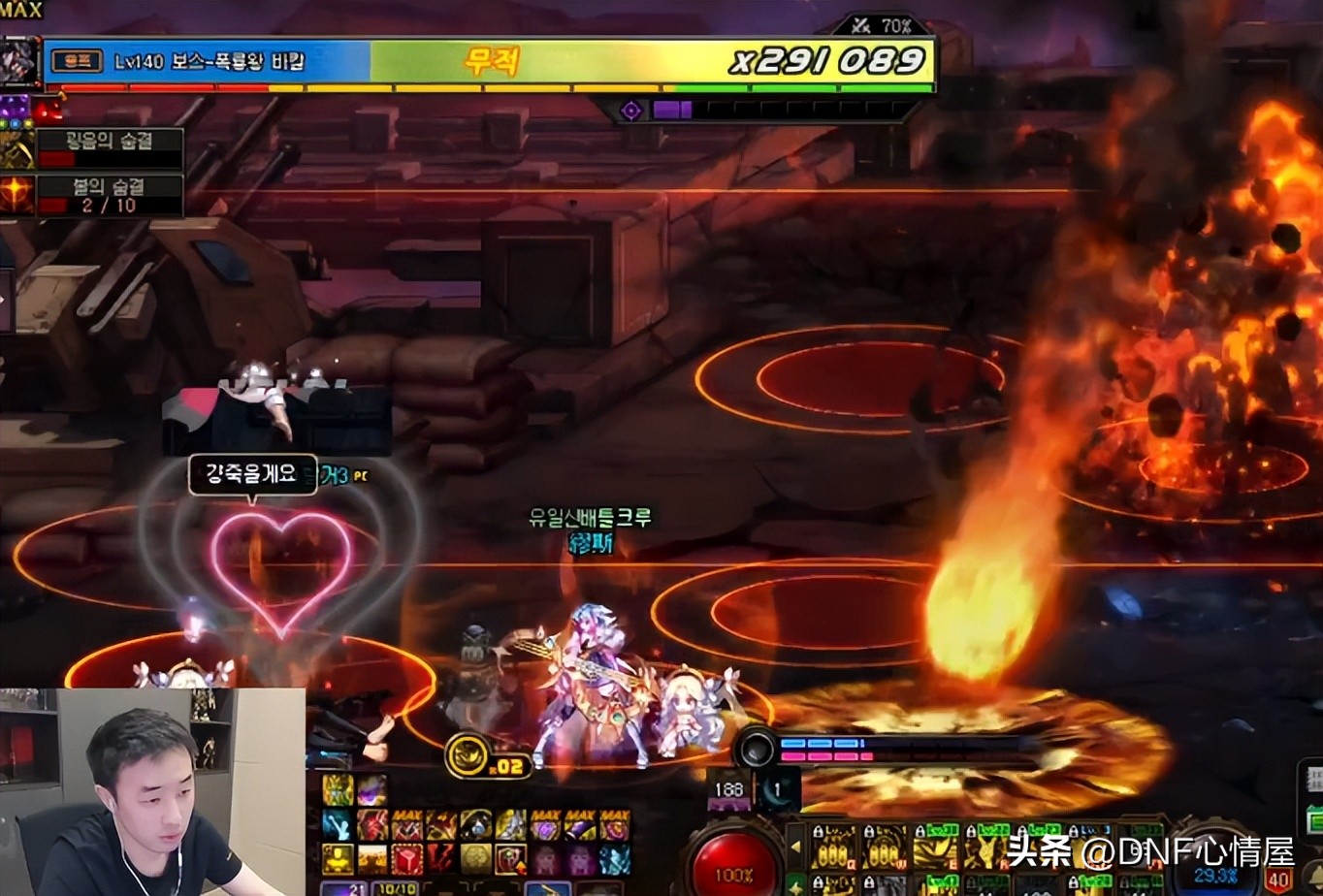Select the blue raised-arm figure buff icon

339,826
